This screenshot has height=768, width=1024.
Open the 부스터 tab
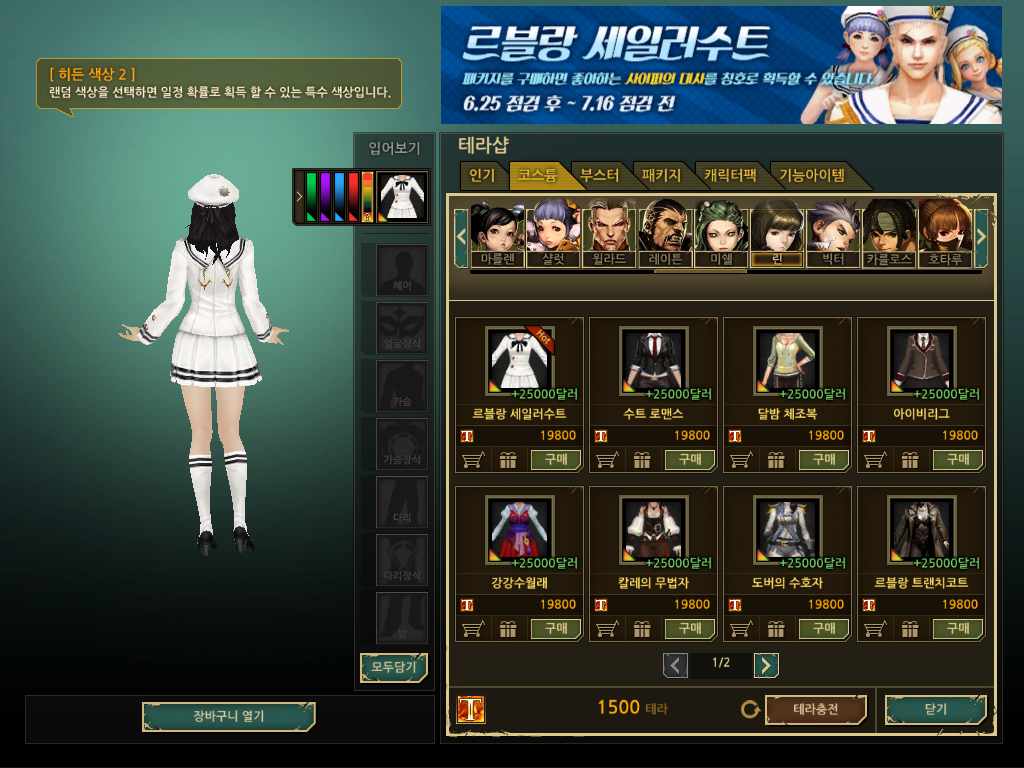pyautogui.click(x=599, y=176)
